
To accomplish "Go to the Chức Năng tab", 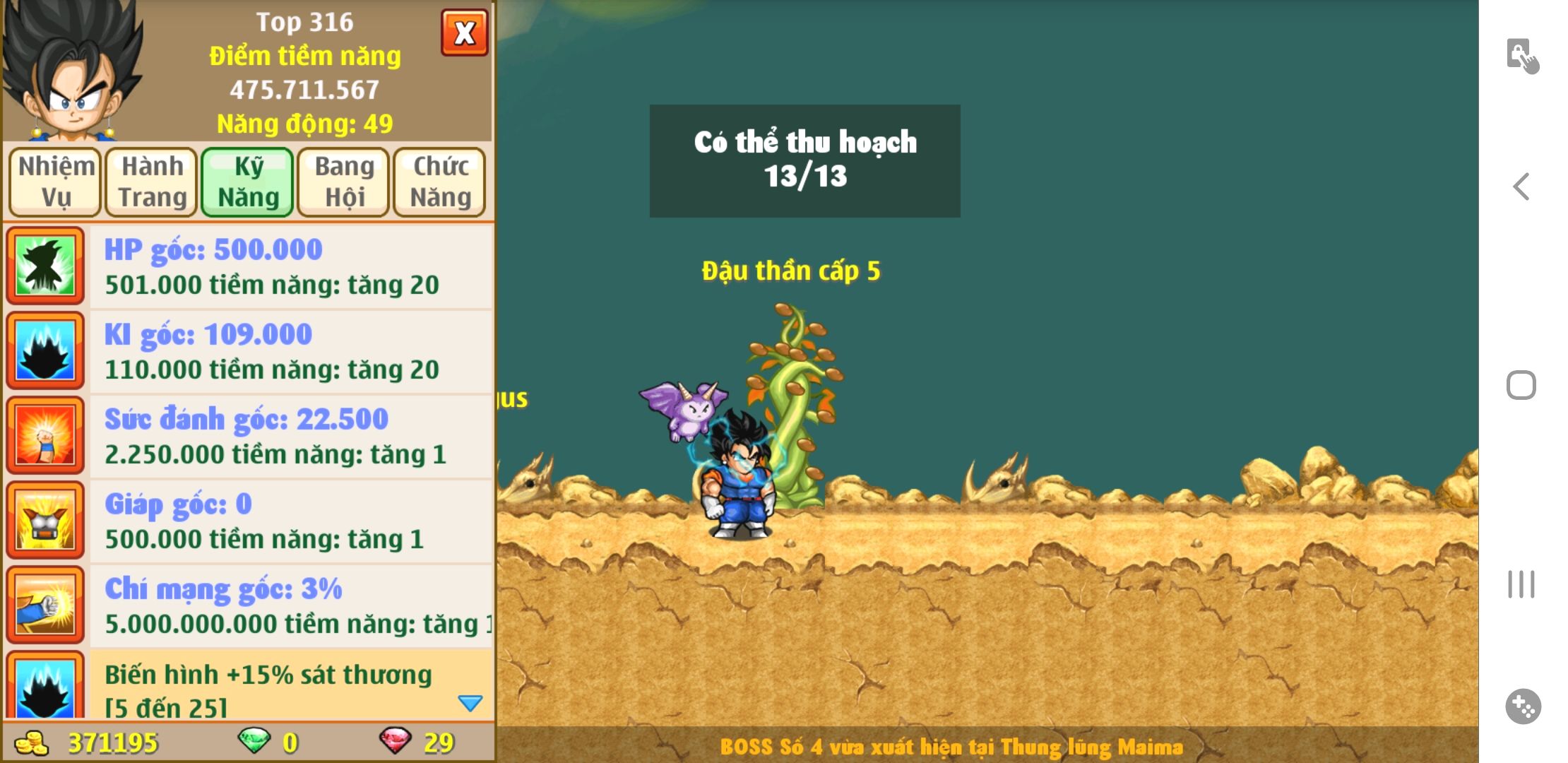I will pyautogui.click(x=440, y=182).
